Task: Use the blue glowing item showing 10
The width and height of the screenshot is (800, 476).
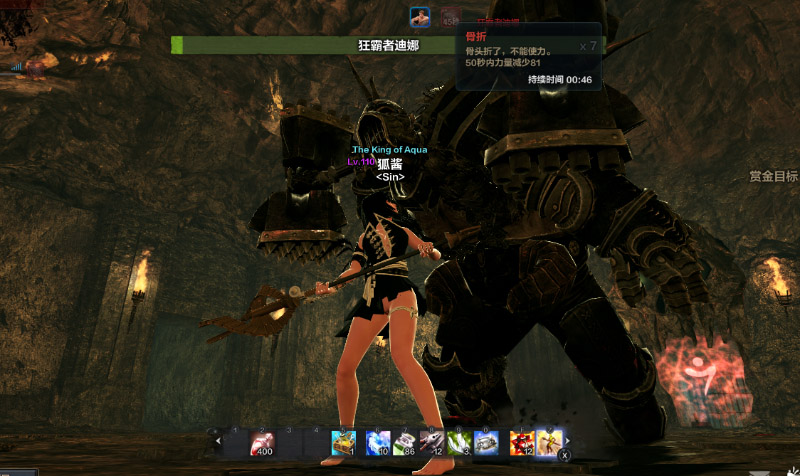Action: click(x=377, y=442)
